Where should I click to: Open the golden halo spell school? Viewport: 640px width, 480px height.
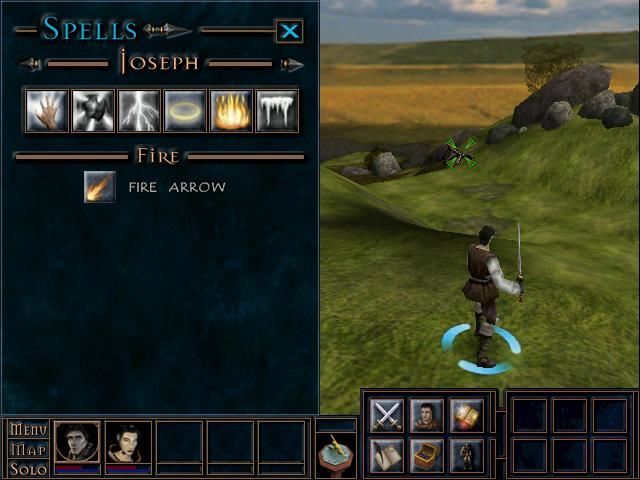pyautogui.click(x=185, y=111)
